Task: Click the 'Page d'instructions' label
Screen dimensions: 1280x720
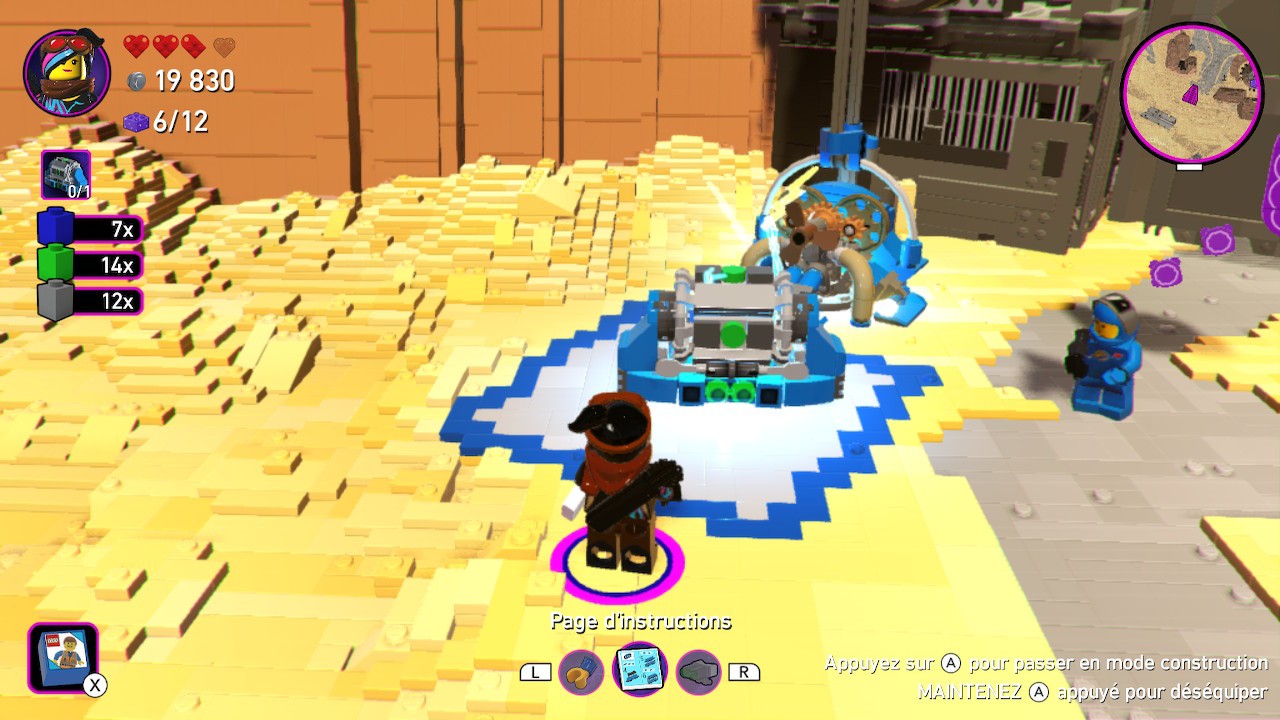Action: coord(640,621)
